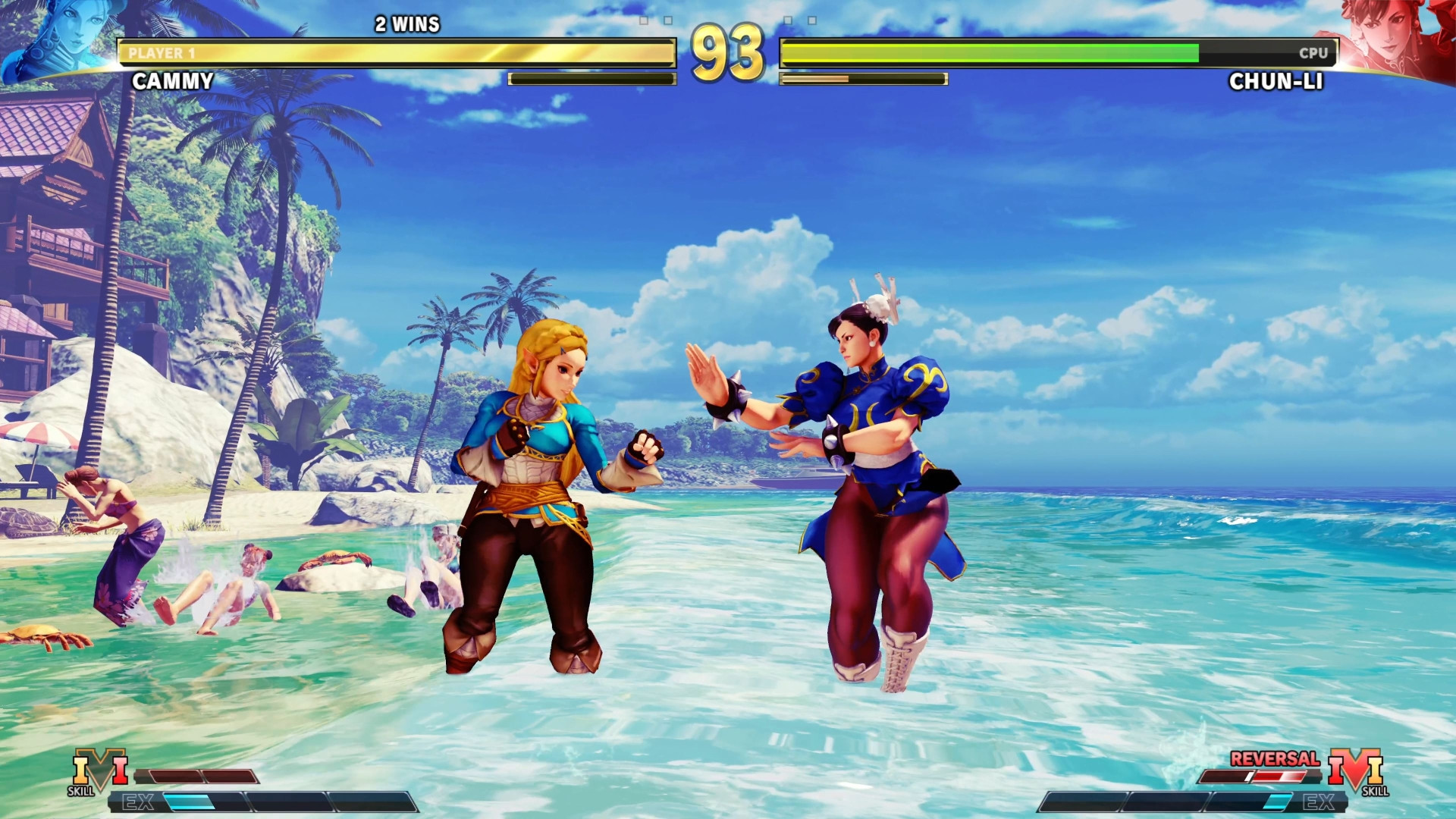Click the stun bar below Cammy's health gauge
Image resolution: width=1456 pixels, height=819 pixels.
[591, 77]
